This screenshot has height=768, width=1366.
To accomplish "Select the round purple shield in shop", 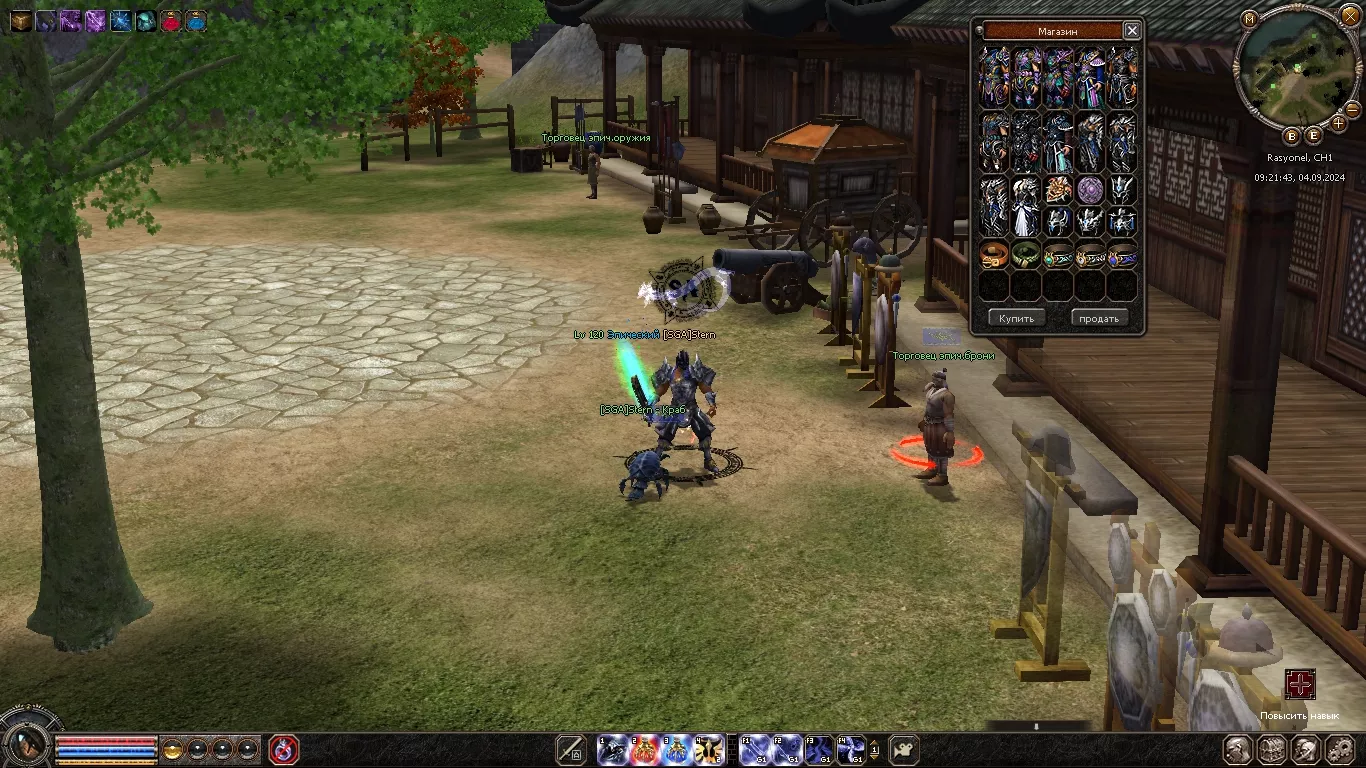I will [x=1090, y=189].
